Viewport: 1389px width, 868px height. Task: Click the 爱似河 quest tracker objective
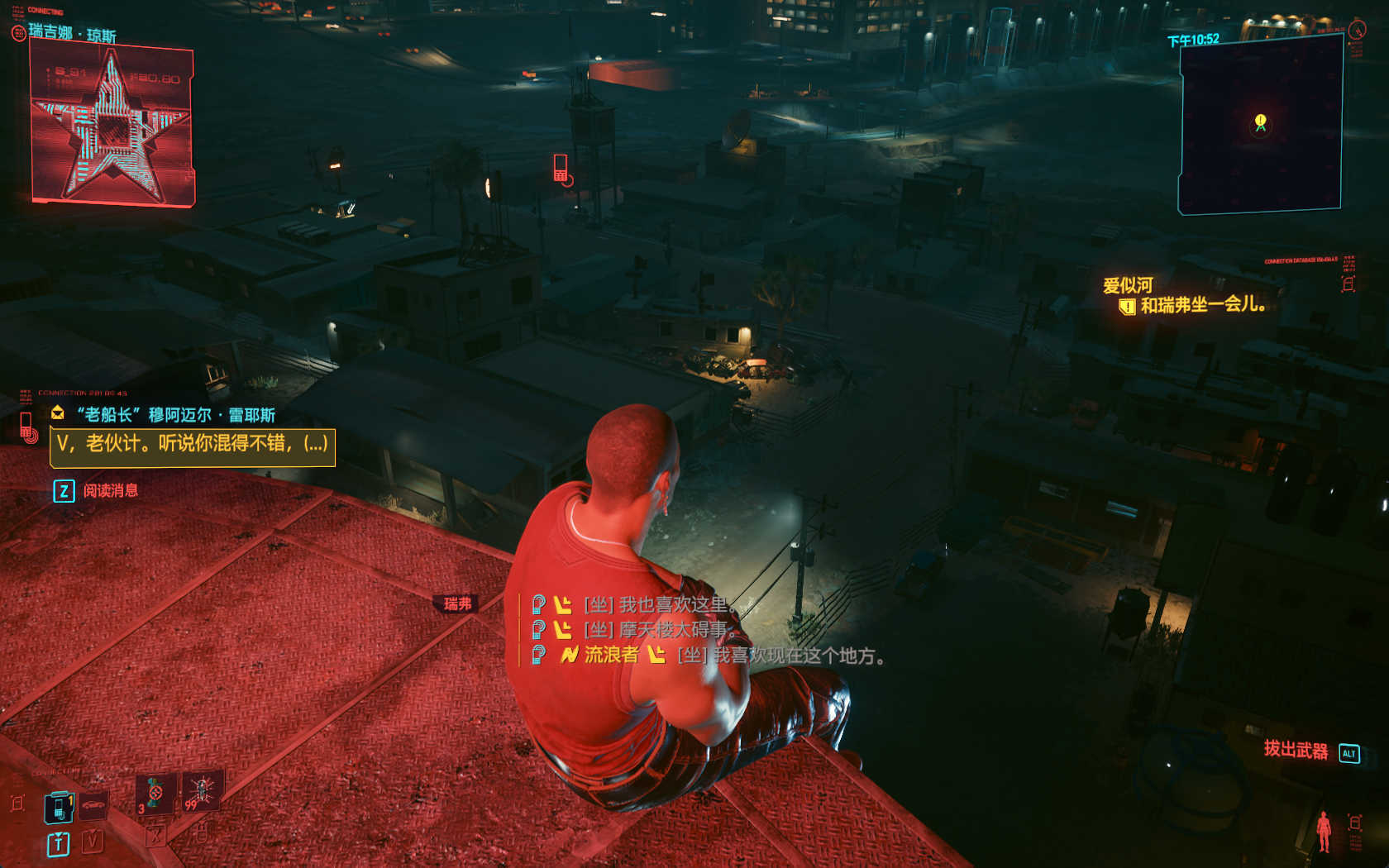(x=1202, y=305)
